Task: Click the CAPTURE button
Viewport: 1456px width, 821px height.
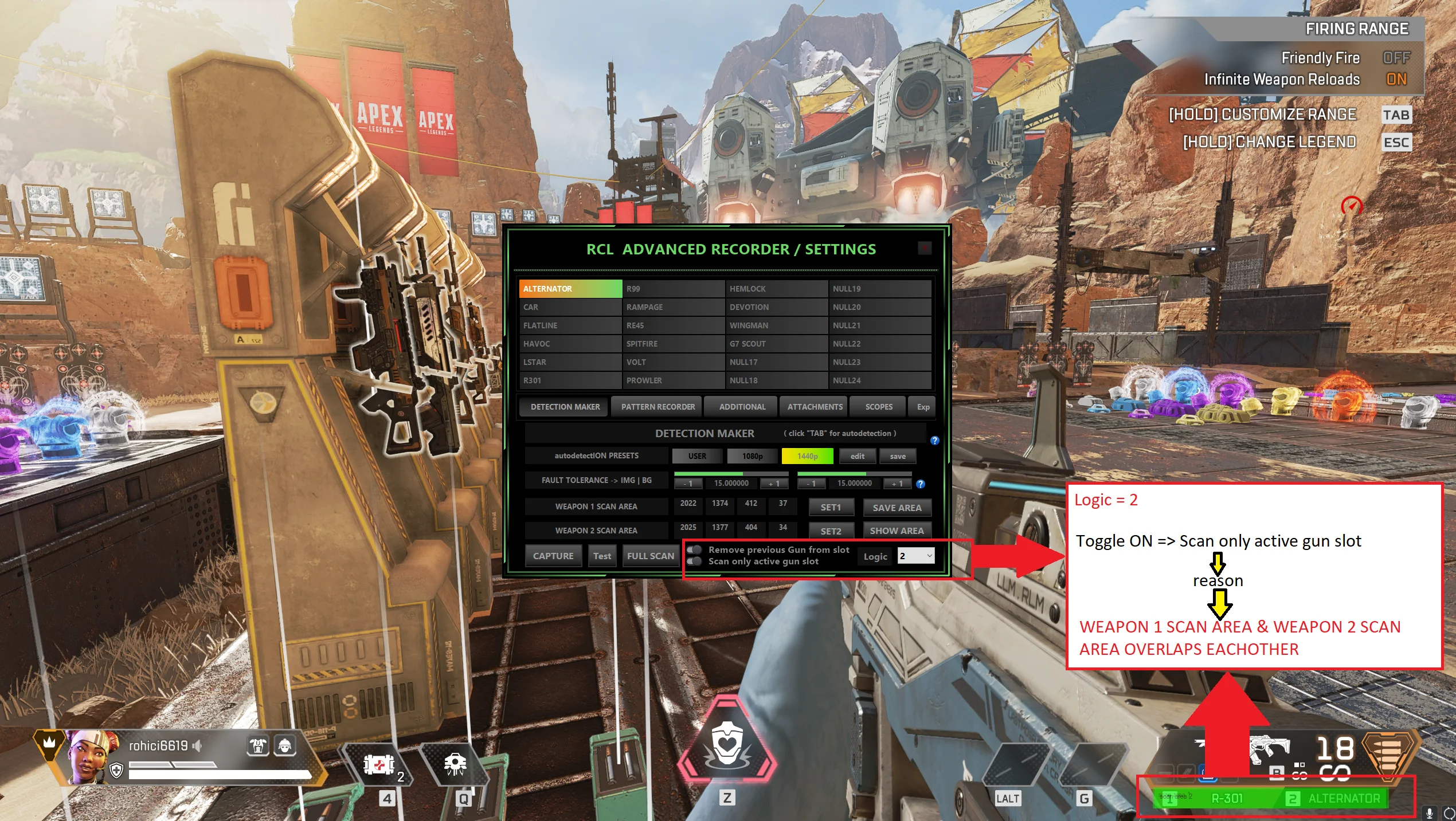Action: pyautogui.click(x=553, y=556)
